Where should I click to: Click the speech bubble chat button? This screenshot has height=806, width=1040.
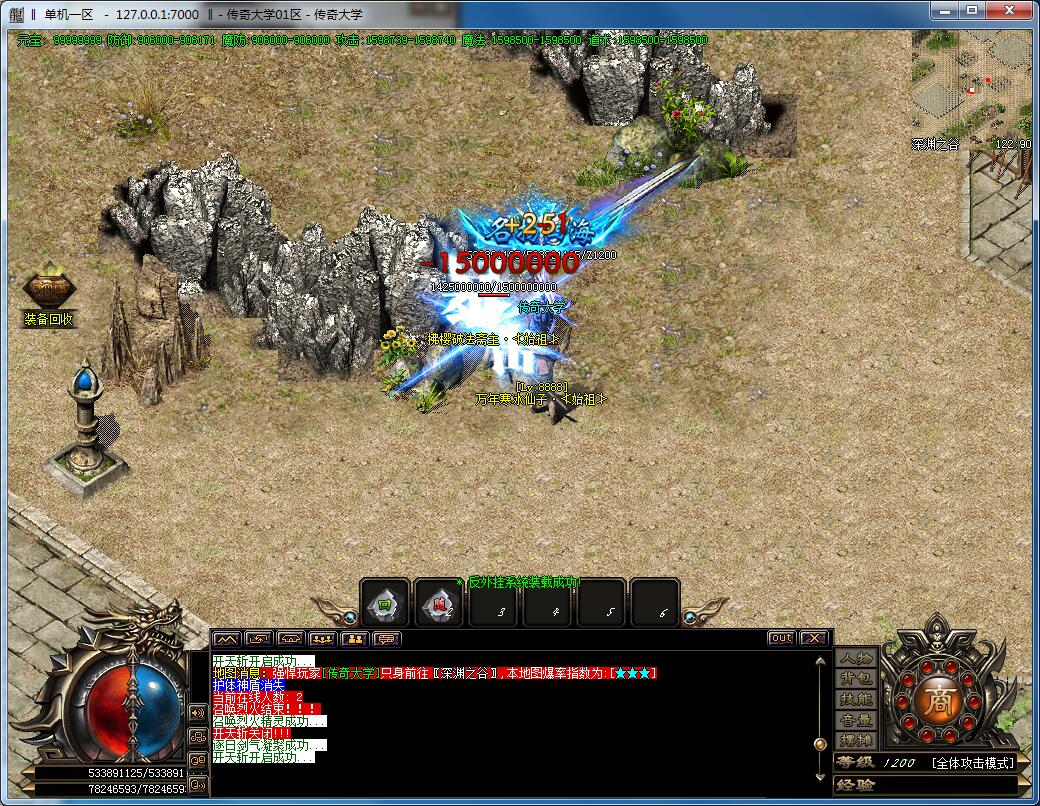click(387, 639)
